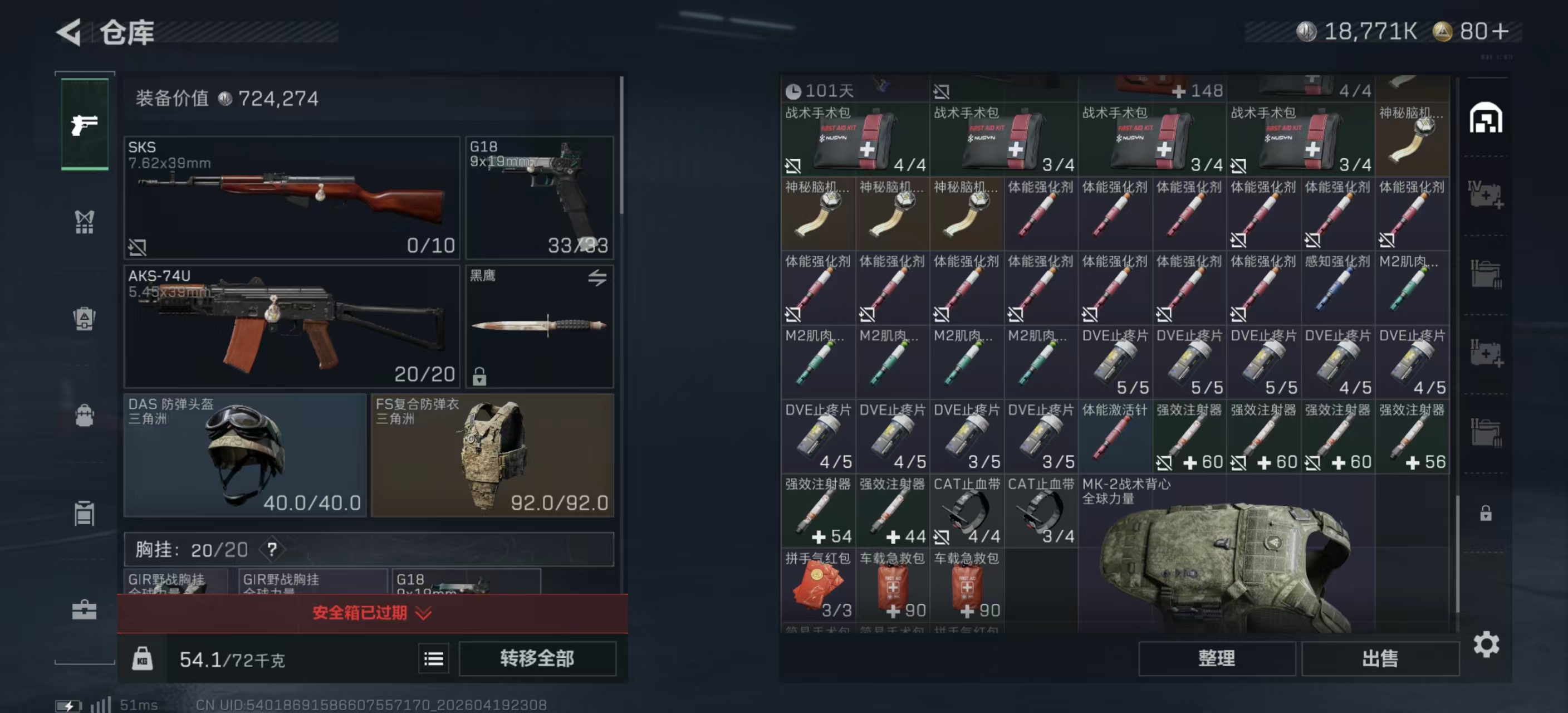Click the 转移全部 button
This screenshot has width=1568, height=713.
click(537, 658)
